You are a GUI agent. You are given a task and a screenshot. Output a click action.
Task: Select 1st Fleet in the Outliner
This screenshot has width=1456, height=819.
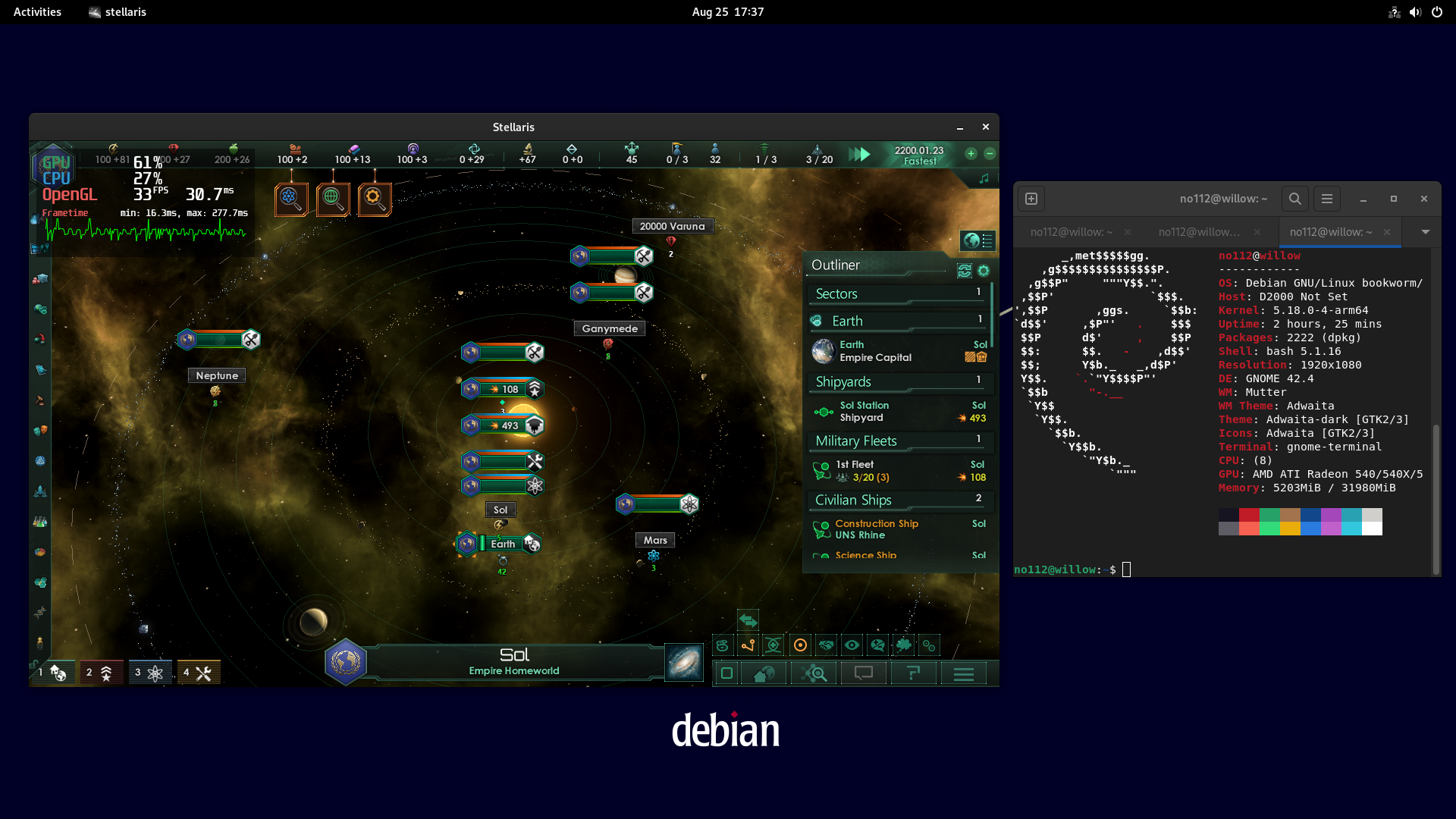872,470
